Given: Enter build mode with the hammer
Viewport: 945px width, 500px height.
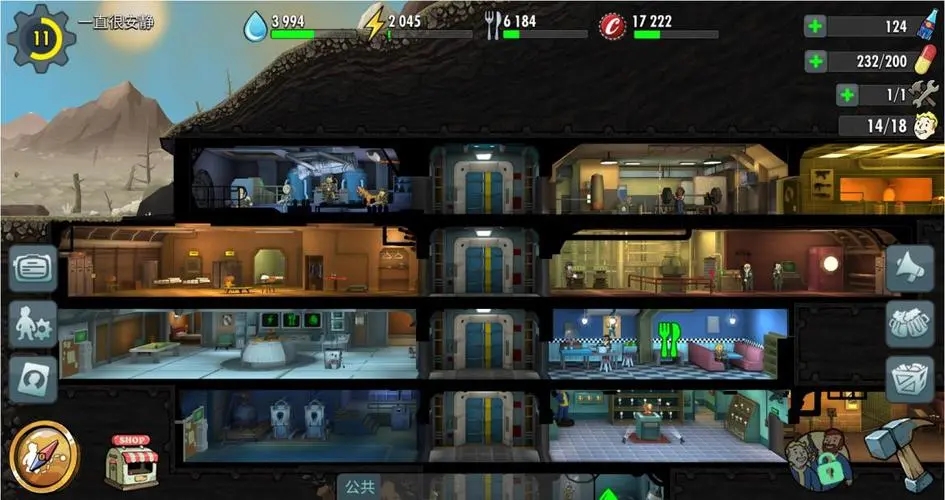Looking at the screenshot, I should (898, 452).
